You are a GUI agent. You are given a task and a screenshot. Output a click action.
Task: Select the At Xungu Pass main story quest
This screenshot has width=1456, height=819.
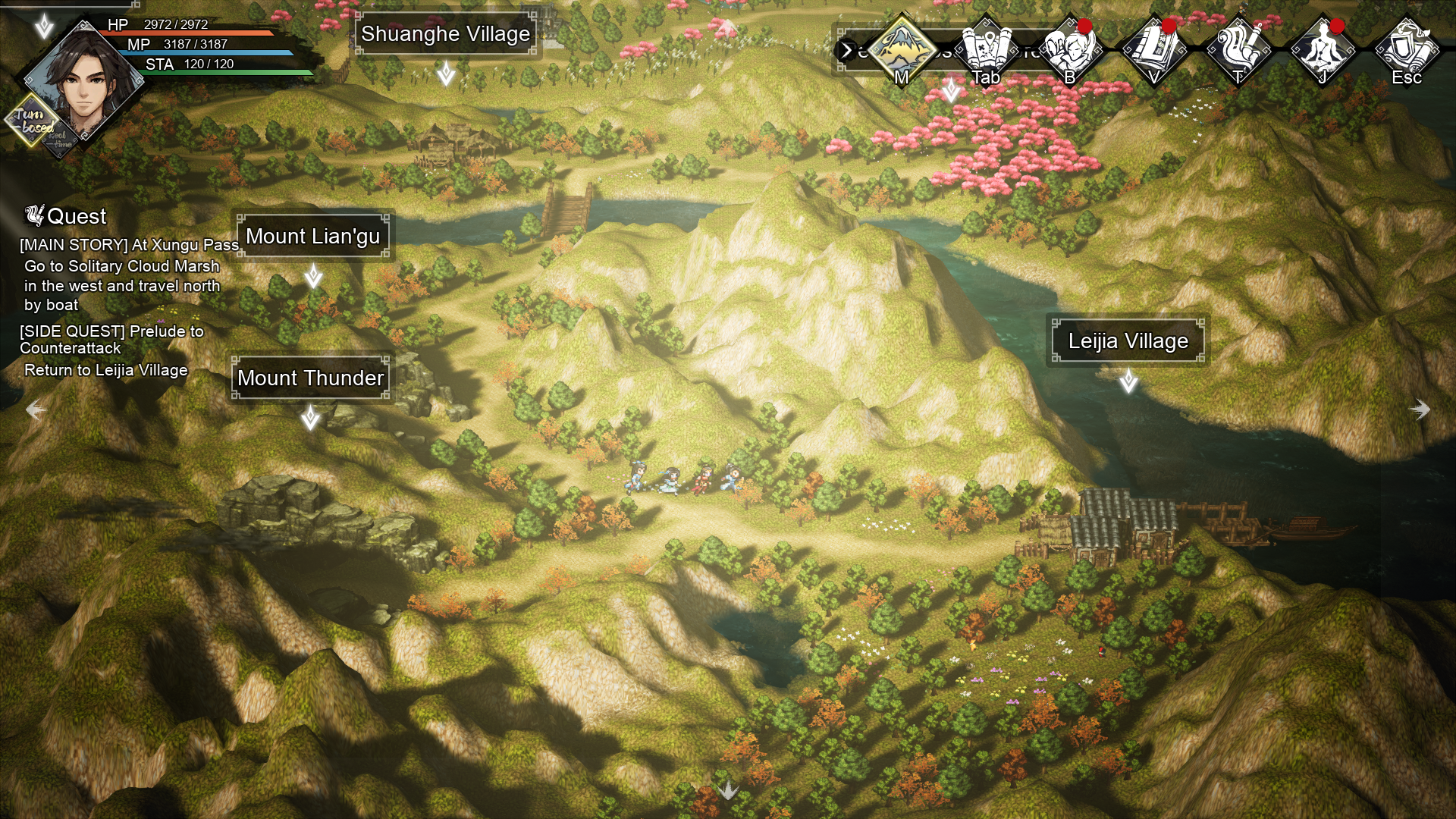129,245
